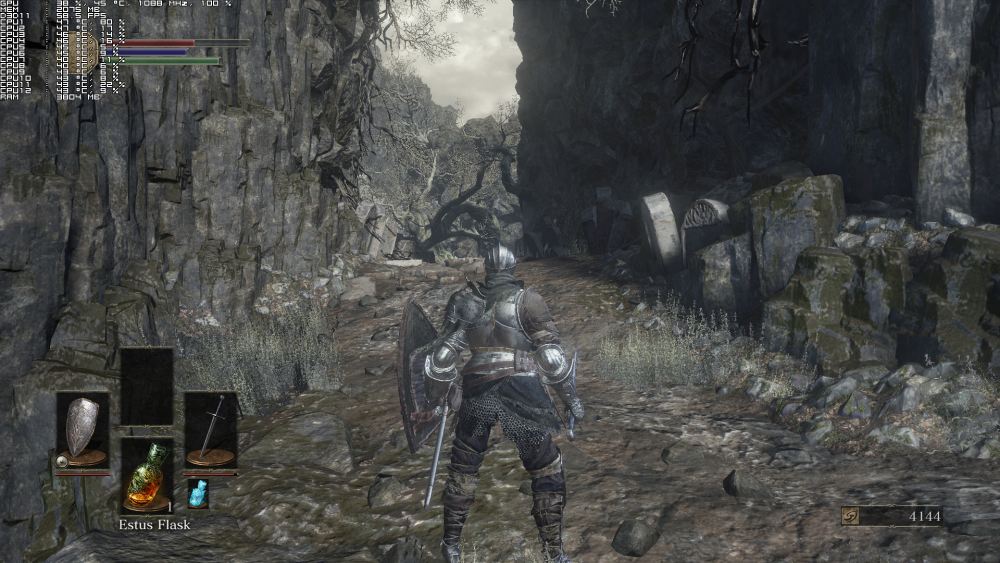
Task: Select the right-hand longsword slot
Action: coord(210,429)
